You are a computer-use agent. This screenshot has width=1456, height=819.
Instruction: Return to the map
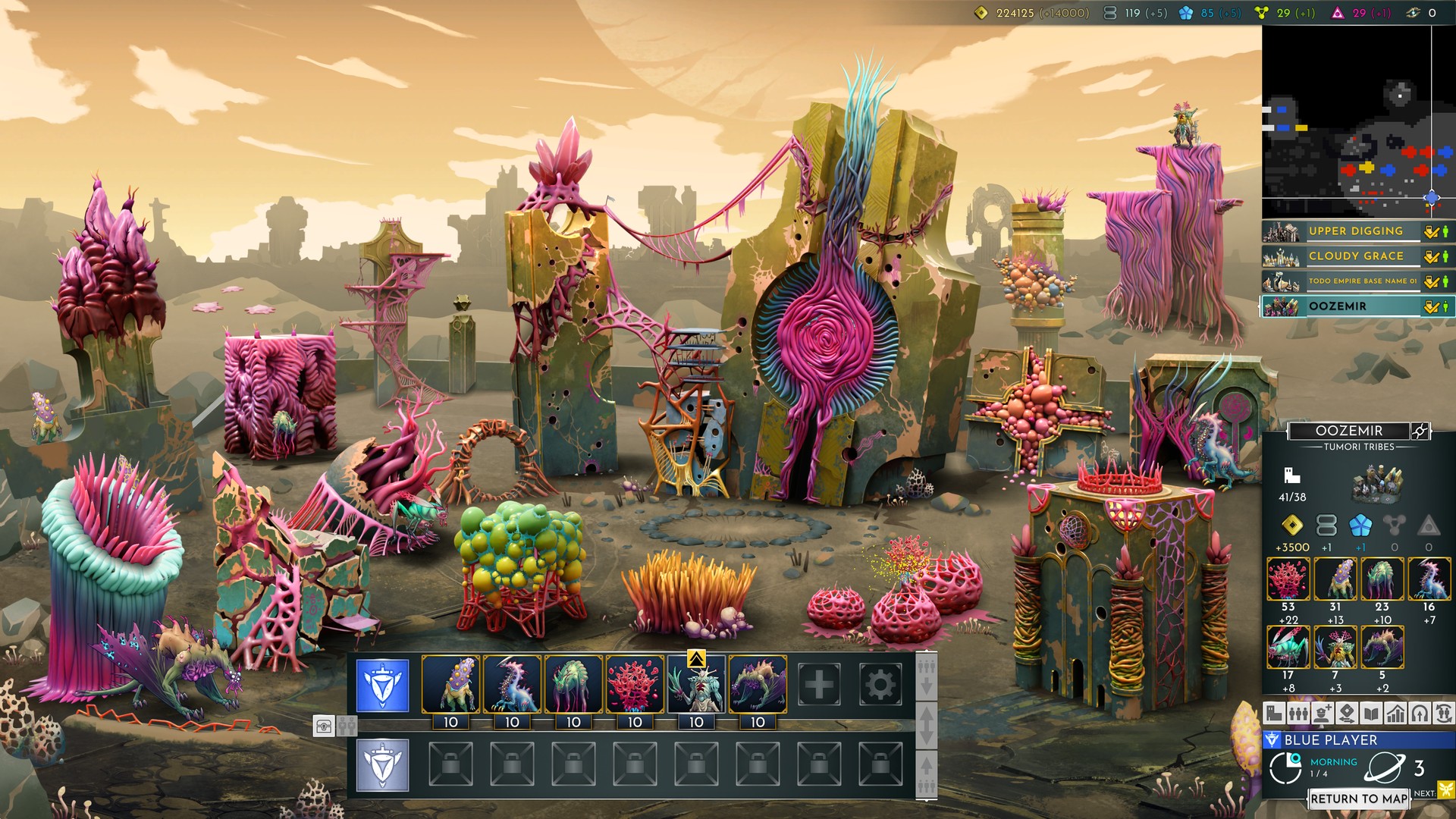(x=1358, y=799)
